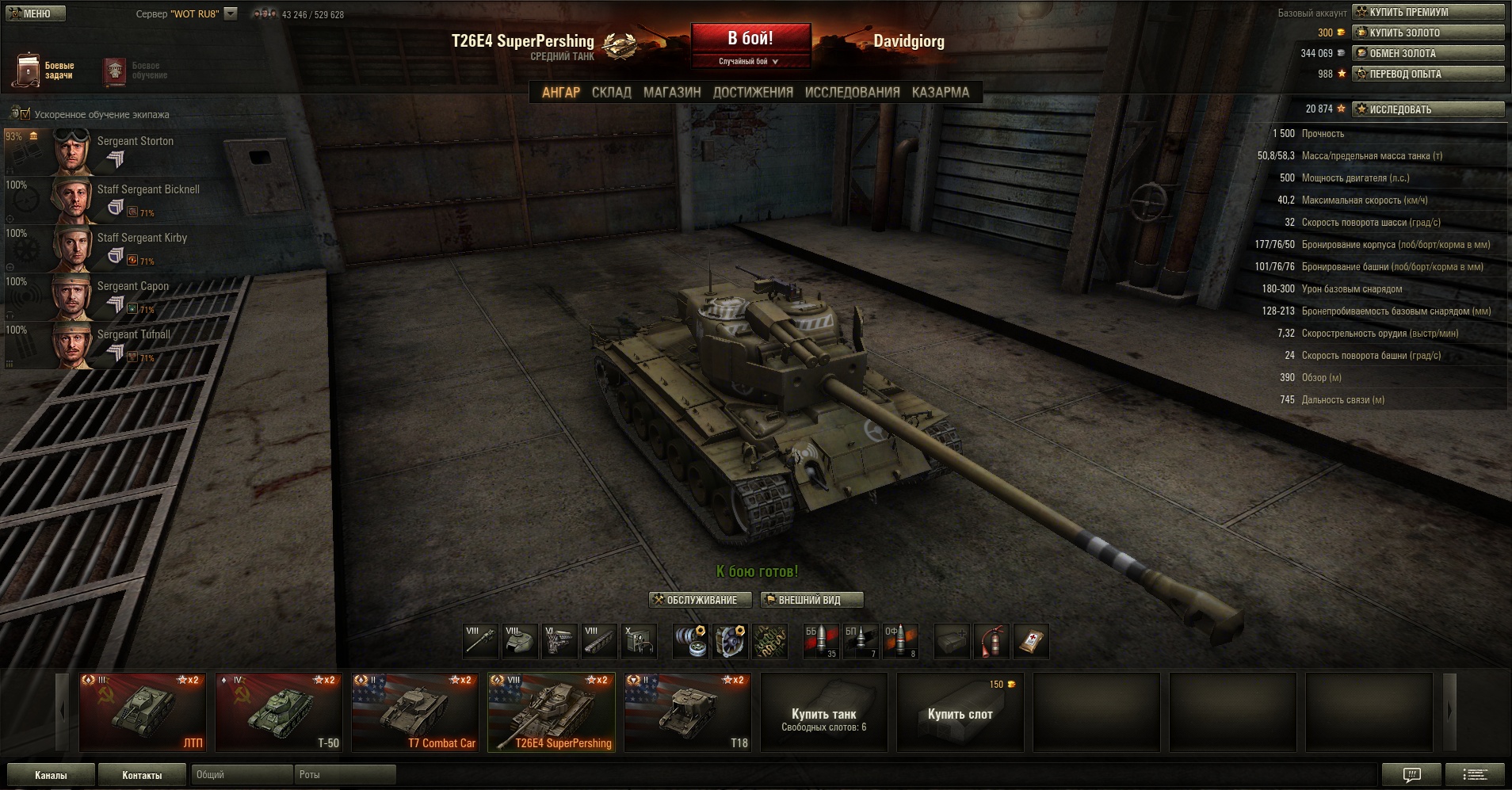This screenshot has height=790, width=1512.
Task: Open the МАГАЗИН tab
Action: click(672, 93)
